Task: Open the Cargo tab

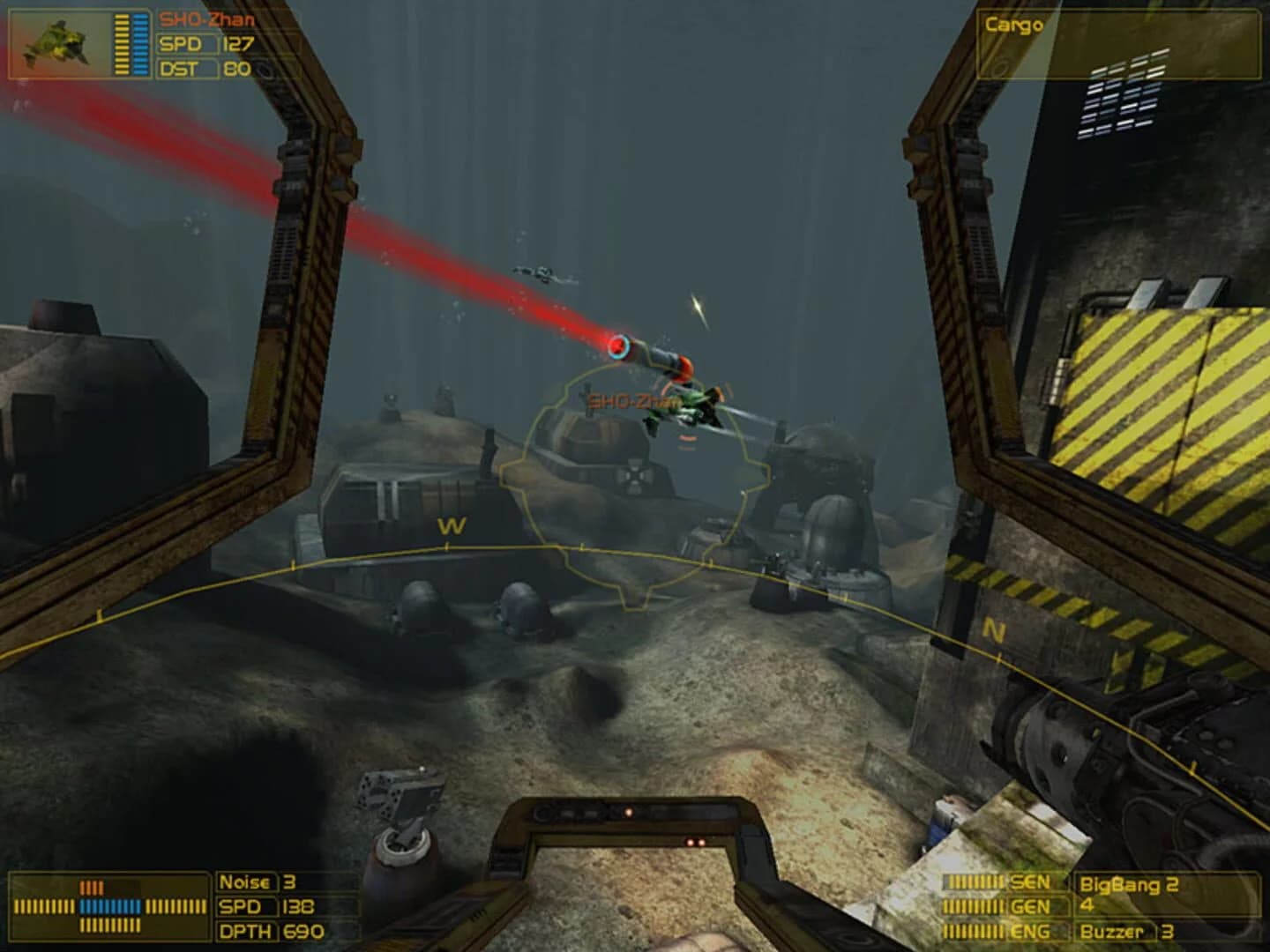Action: click(1014, 26)
